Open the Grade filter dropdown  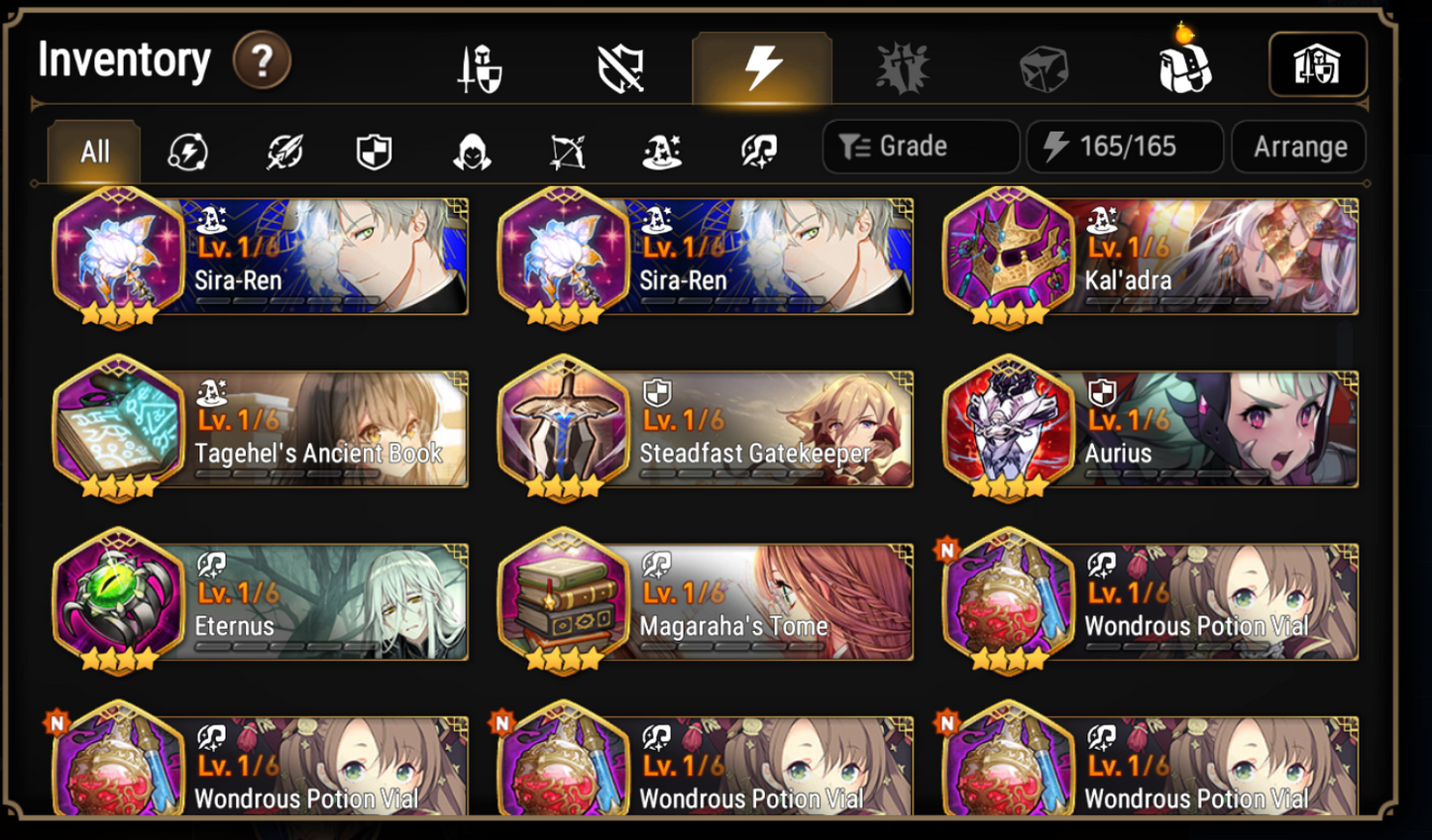920,146
